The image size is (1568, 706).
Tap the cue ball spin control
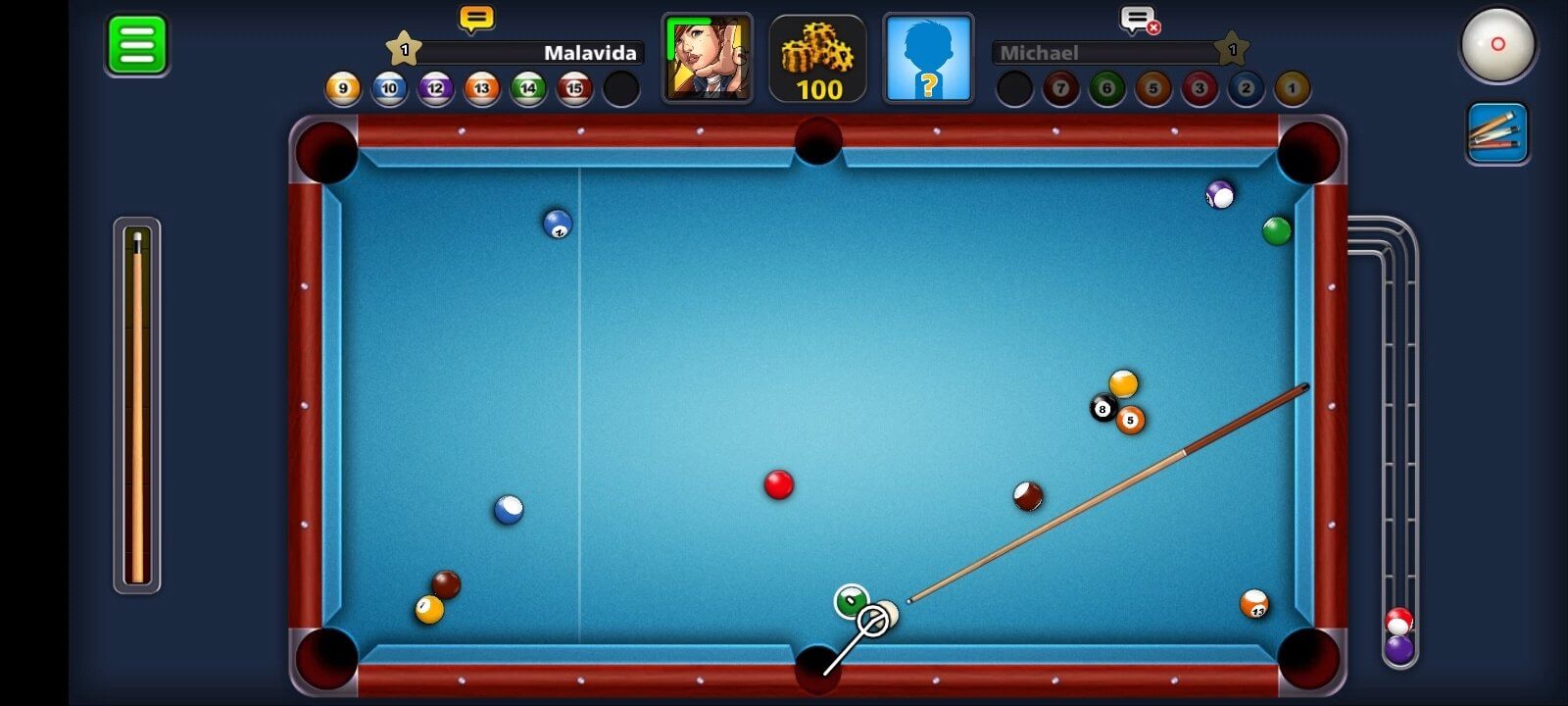point(1497,45)
